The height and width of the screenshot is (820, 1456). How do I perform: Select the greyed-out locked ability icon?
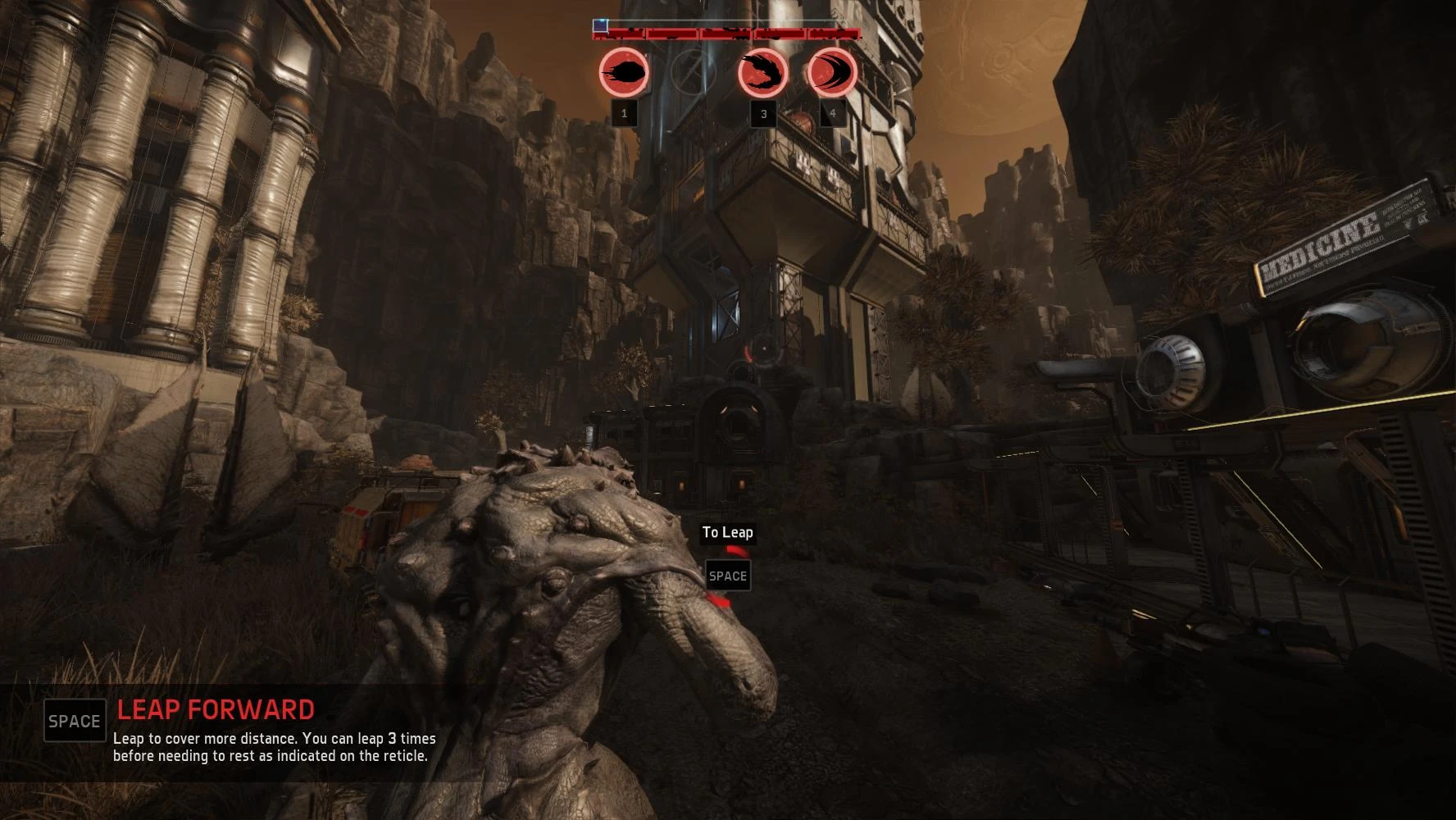click(x=694, y=73)
